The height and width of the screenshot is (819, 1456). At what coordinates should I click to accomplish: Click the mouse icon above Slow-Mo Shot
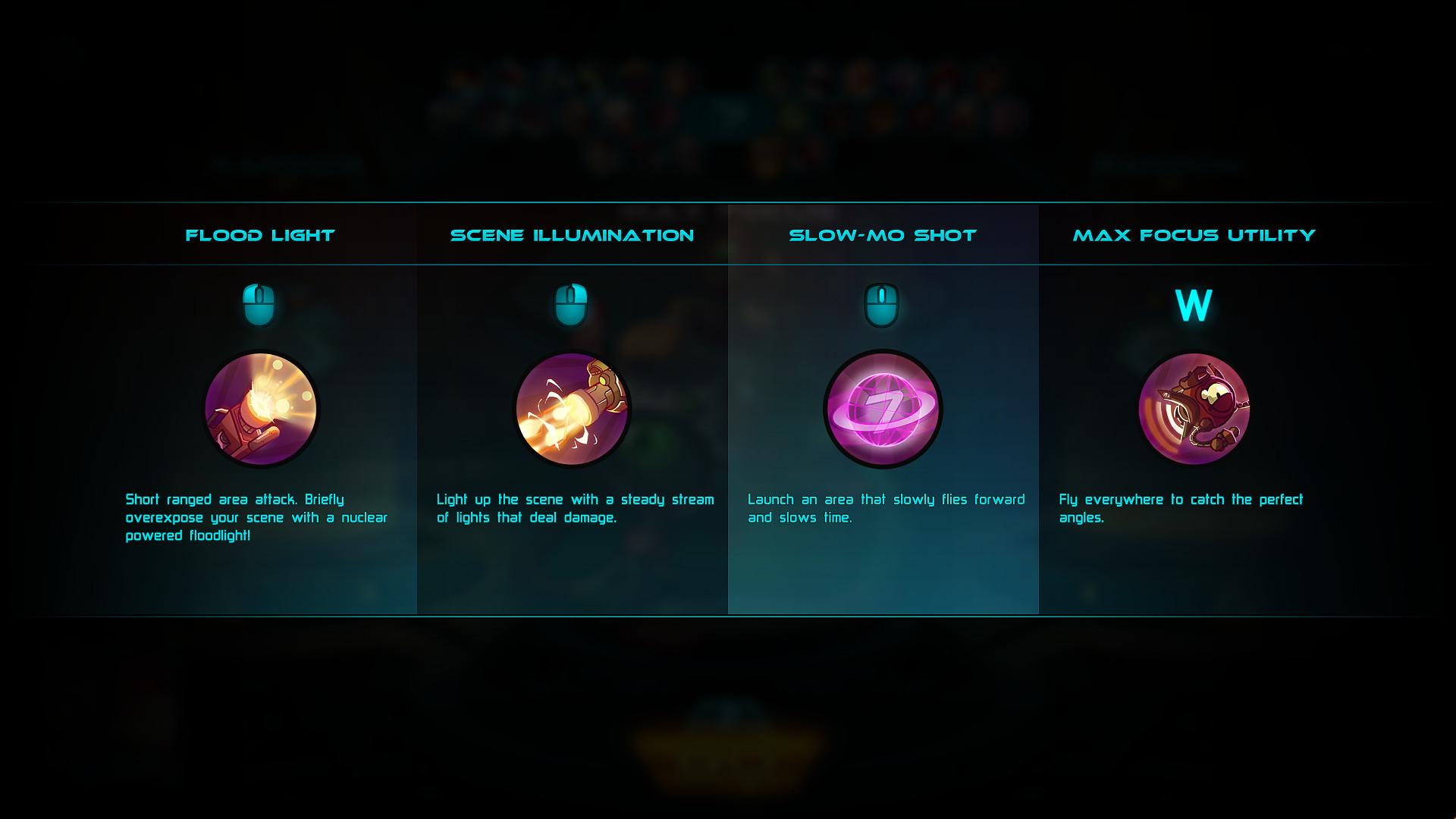[883, 302]
